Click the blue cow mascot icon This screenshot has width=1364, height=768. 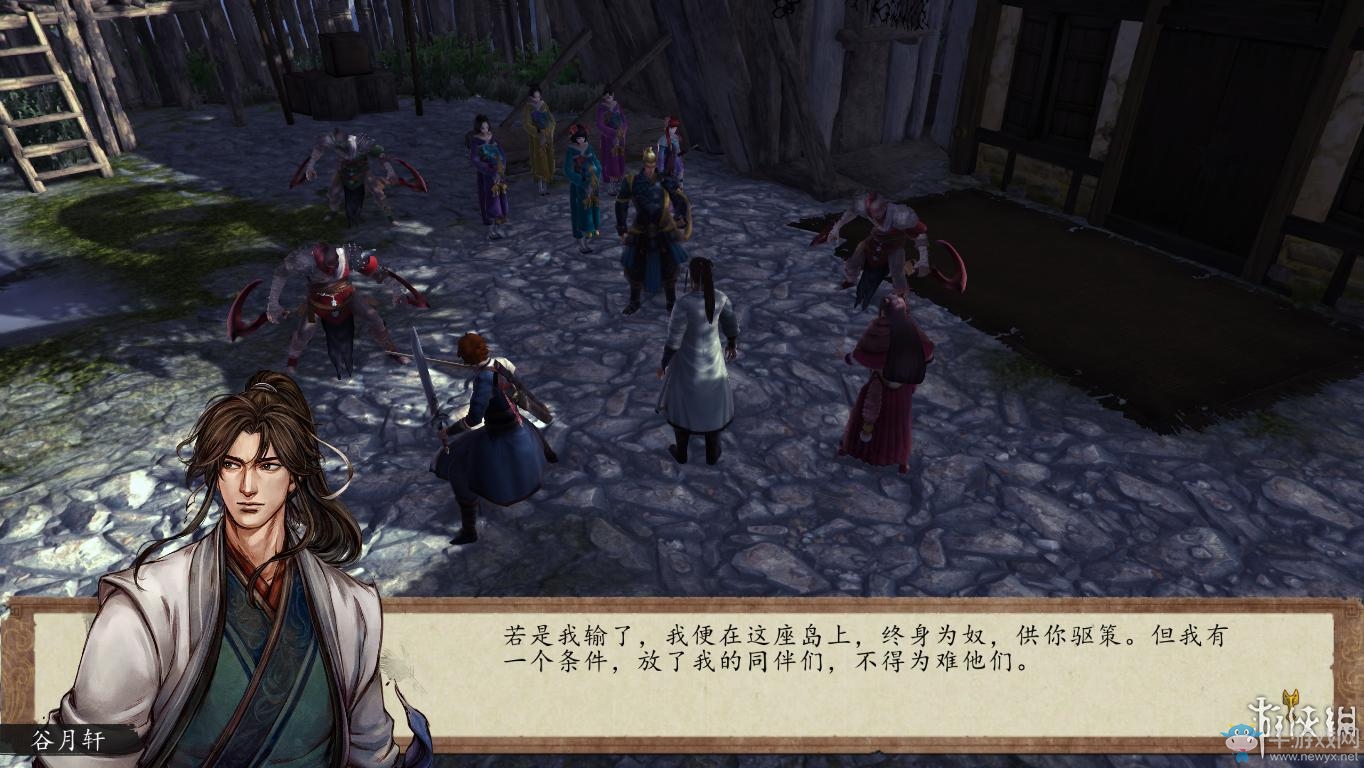coord(1241,738)
